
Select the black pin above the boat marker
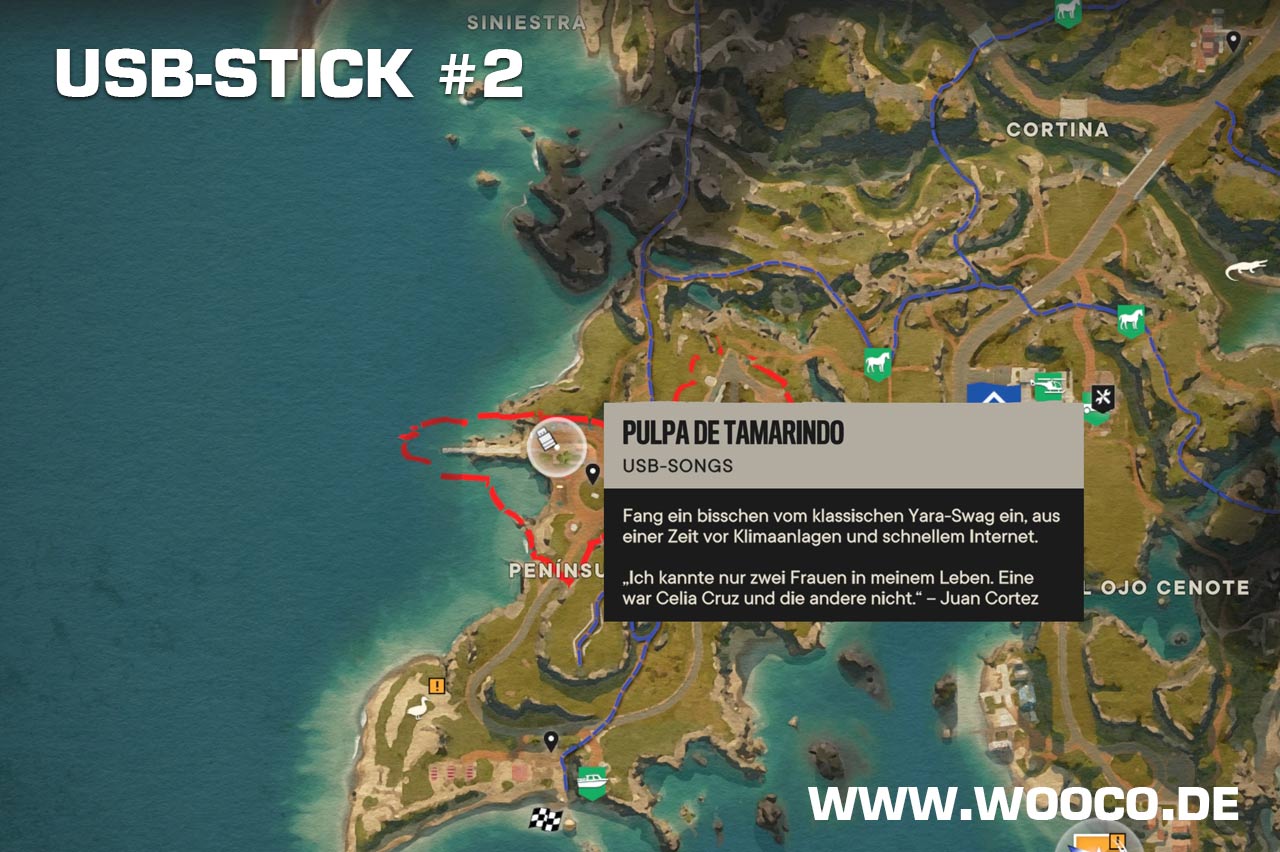(550, 741)
